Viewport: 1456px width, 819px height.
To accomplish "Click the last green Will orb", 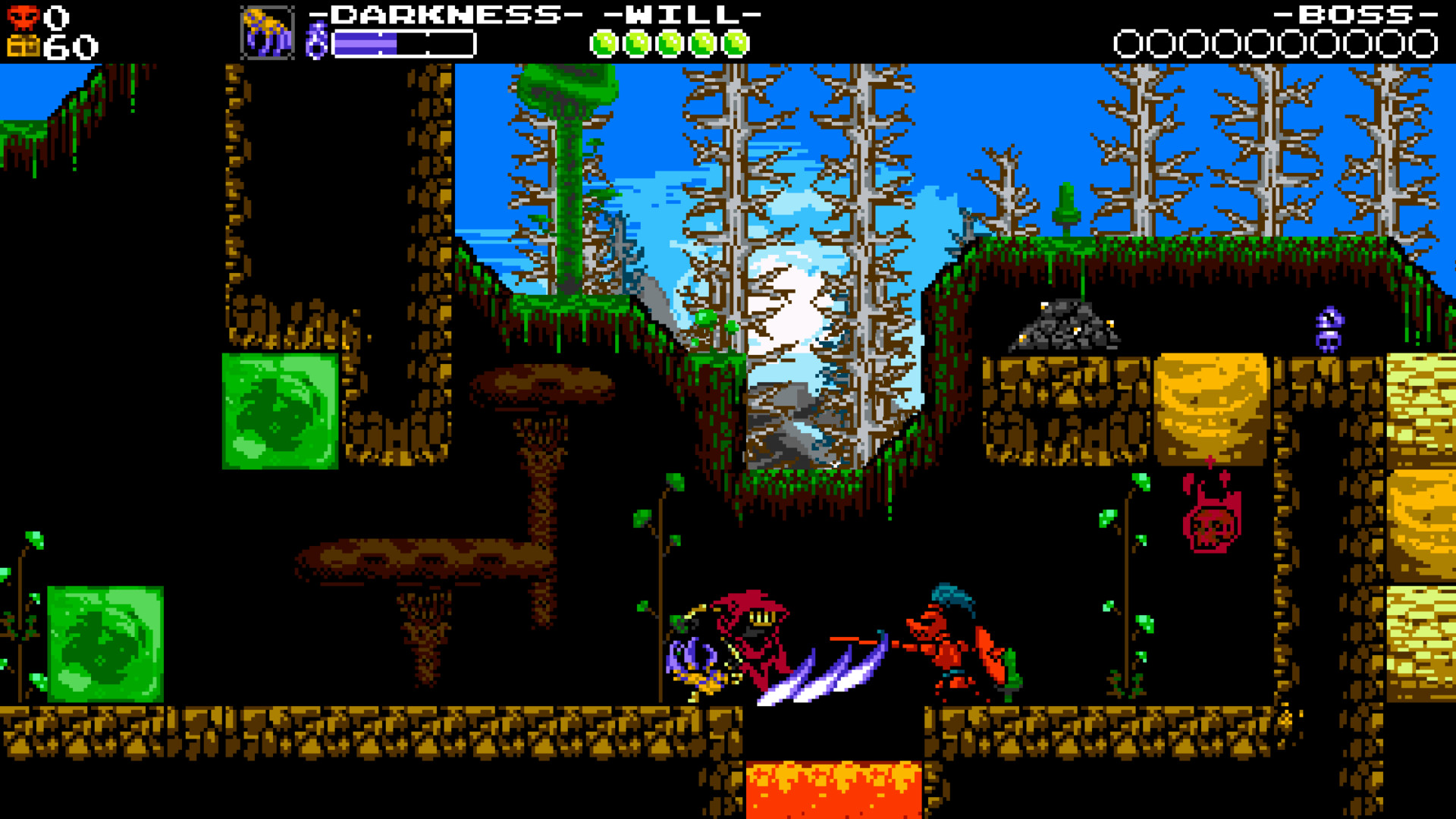I will (x=733, y=43).
